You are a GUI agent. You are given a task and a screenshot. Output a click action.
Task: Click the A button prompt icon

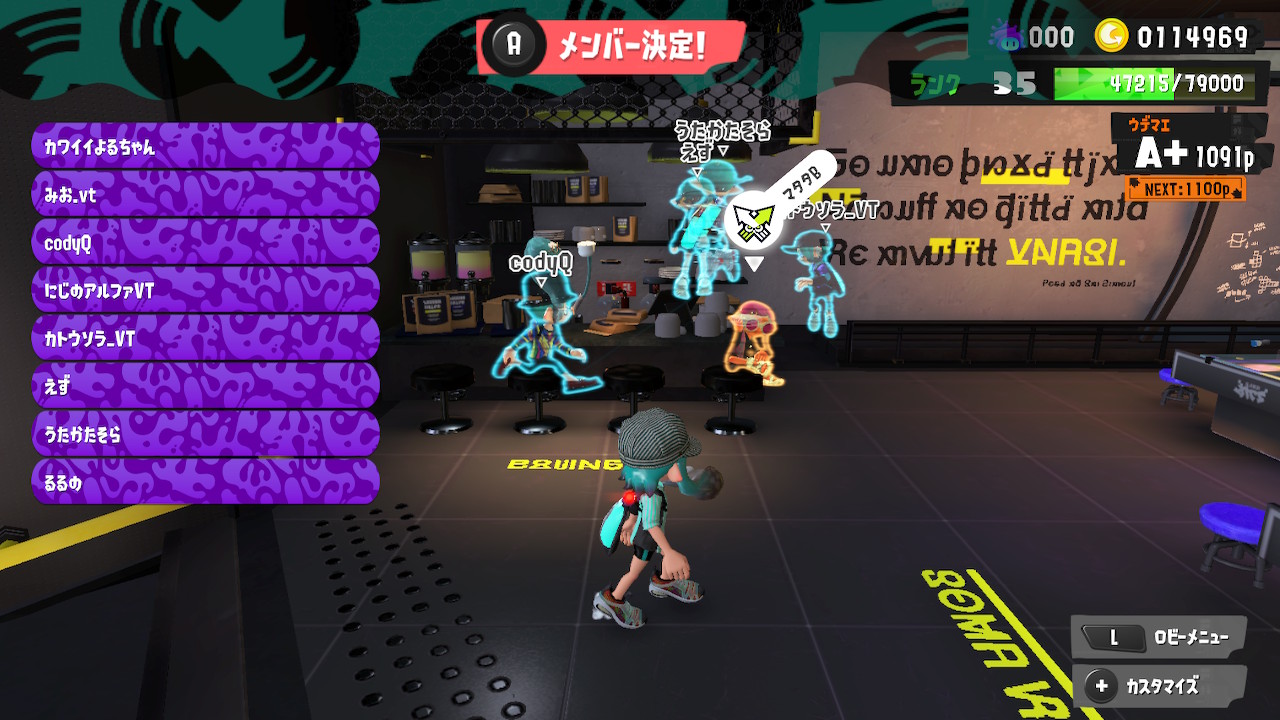point(513,43)
